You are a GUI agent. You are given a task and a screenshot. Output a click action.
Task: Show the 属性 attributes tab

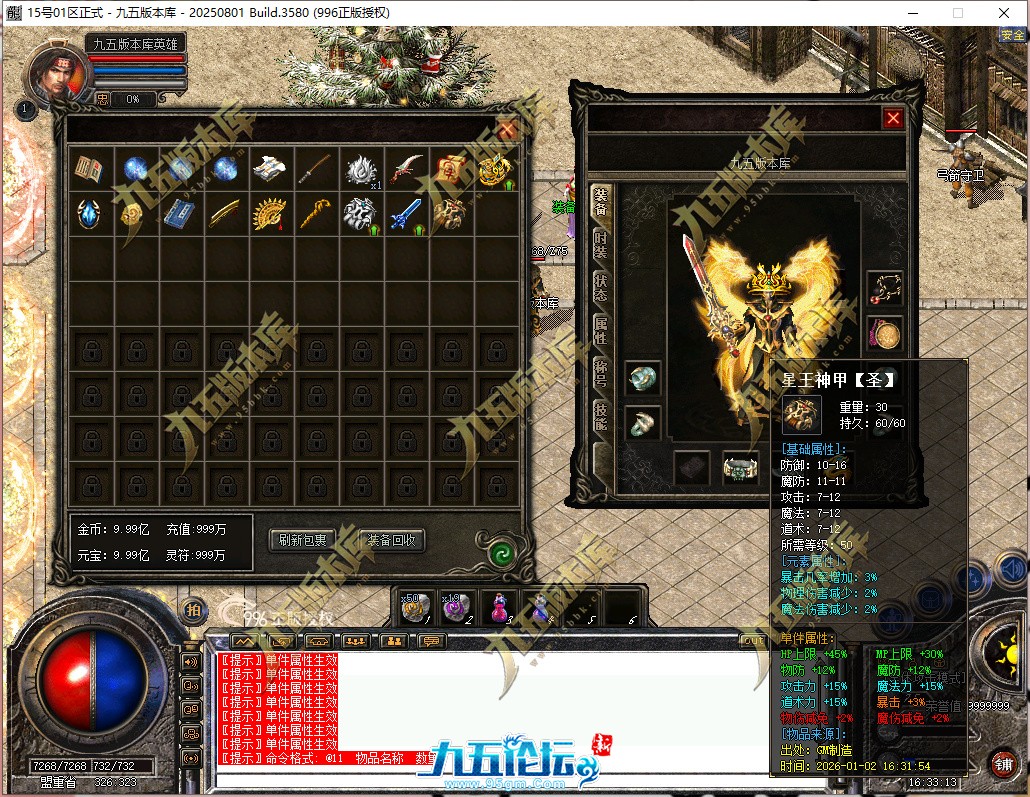(x=601, y=328)
